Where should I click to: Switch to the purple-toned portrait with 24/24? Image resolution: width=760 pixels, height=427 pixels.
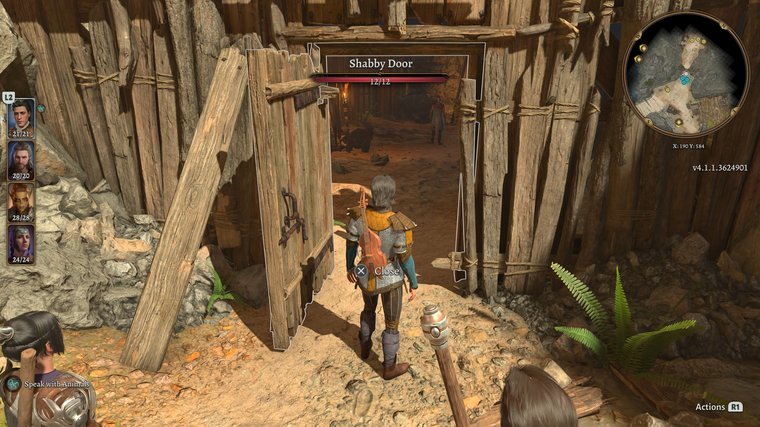pyautogui.click(x=21, y=241)
